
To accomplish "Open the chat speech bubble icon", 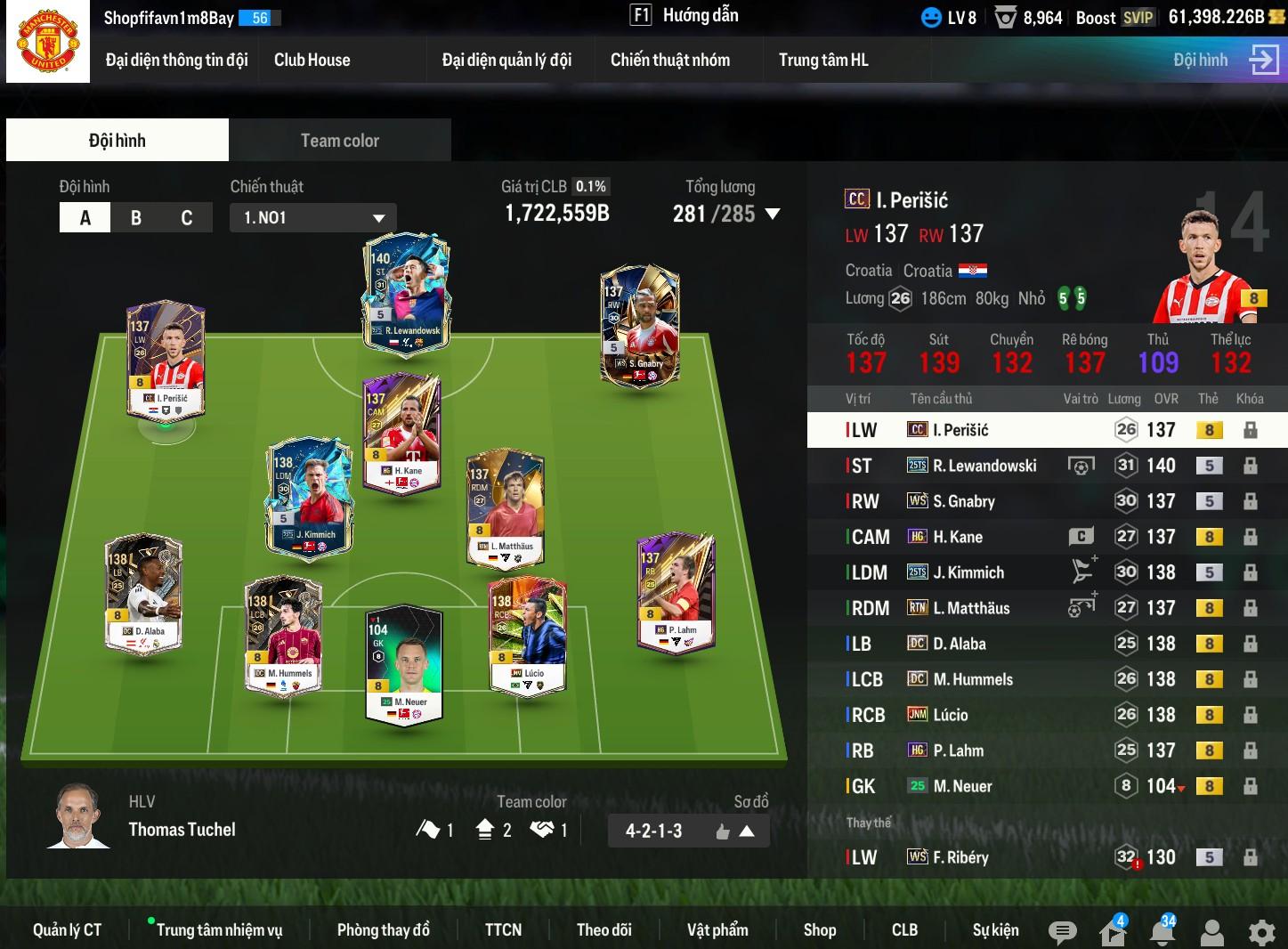I will 1061,932.
